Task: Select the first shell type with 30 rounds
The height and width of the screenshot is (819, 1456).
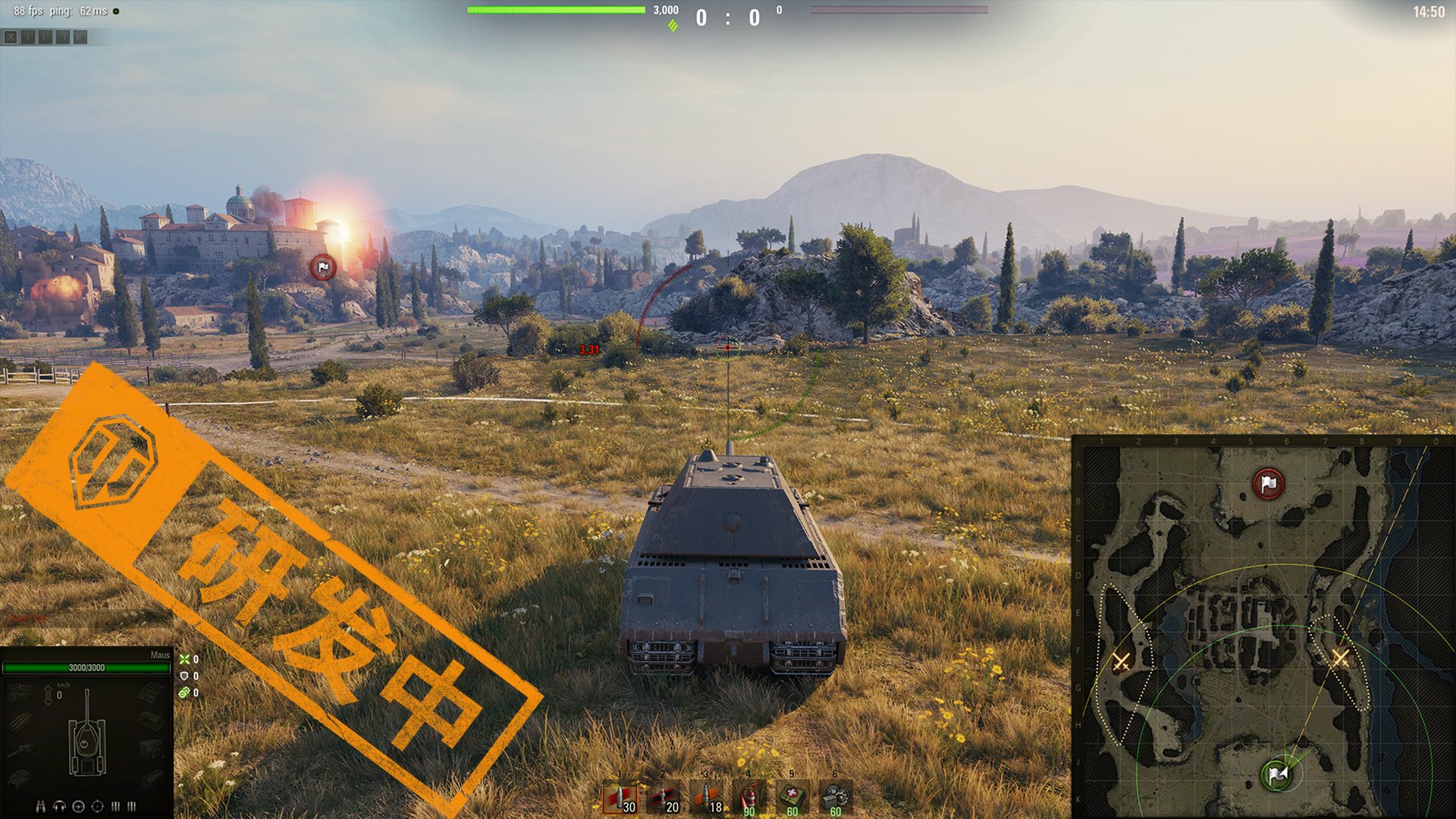Action: point(620,799)
